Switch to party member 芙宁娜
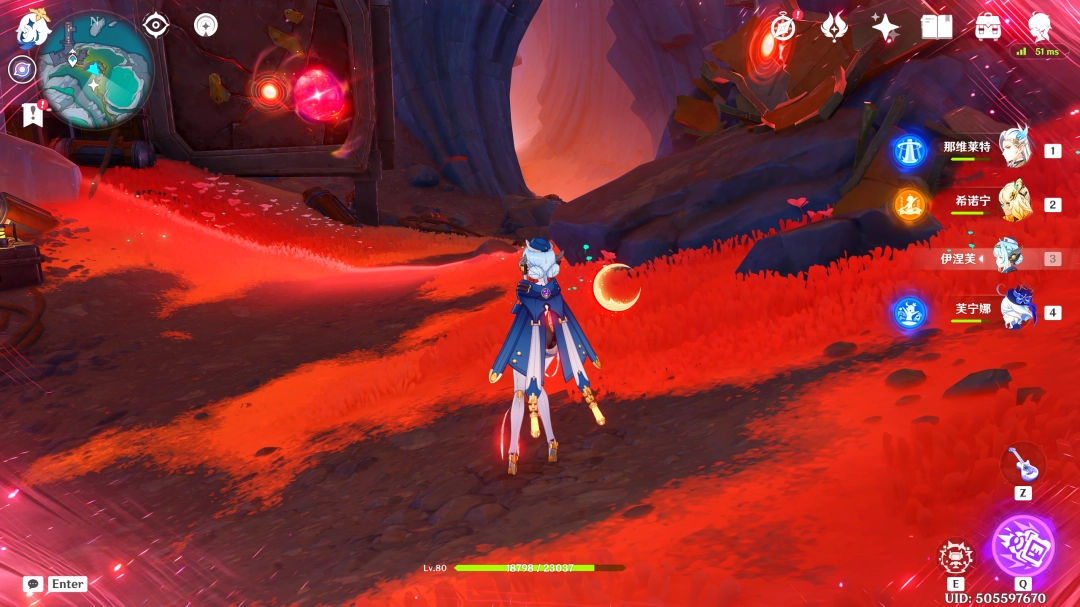Screen dimensions: 1080x607 1016,311
